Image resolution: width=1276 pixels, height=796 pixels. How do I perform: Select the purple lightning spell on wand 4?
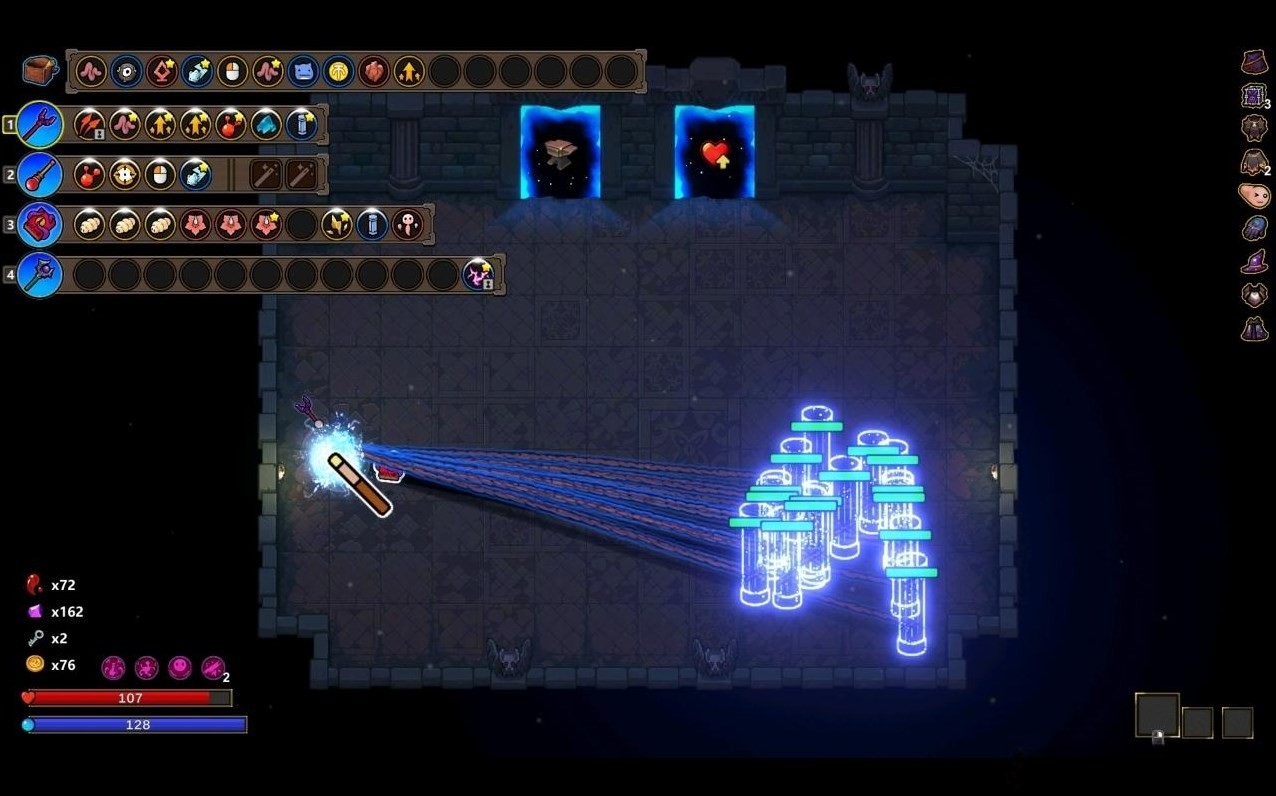[x=479, y=274]
